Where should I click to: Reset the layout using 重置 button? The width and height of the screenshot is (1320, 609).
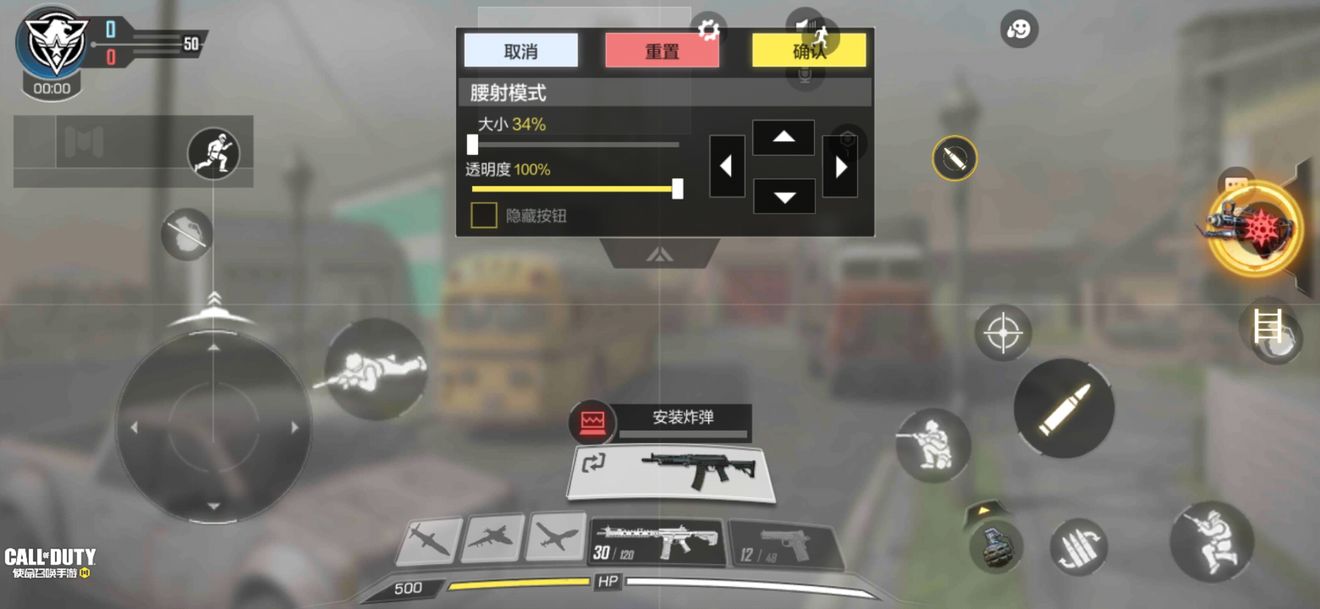coord(661,51)
